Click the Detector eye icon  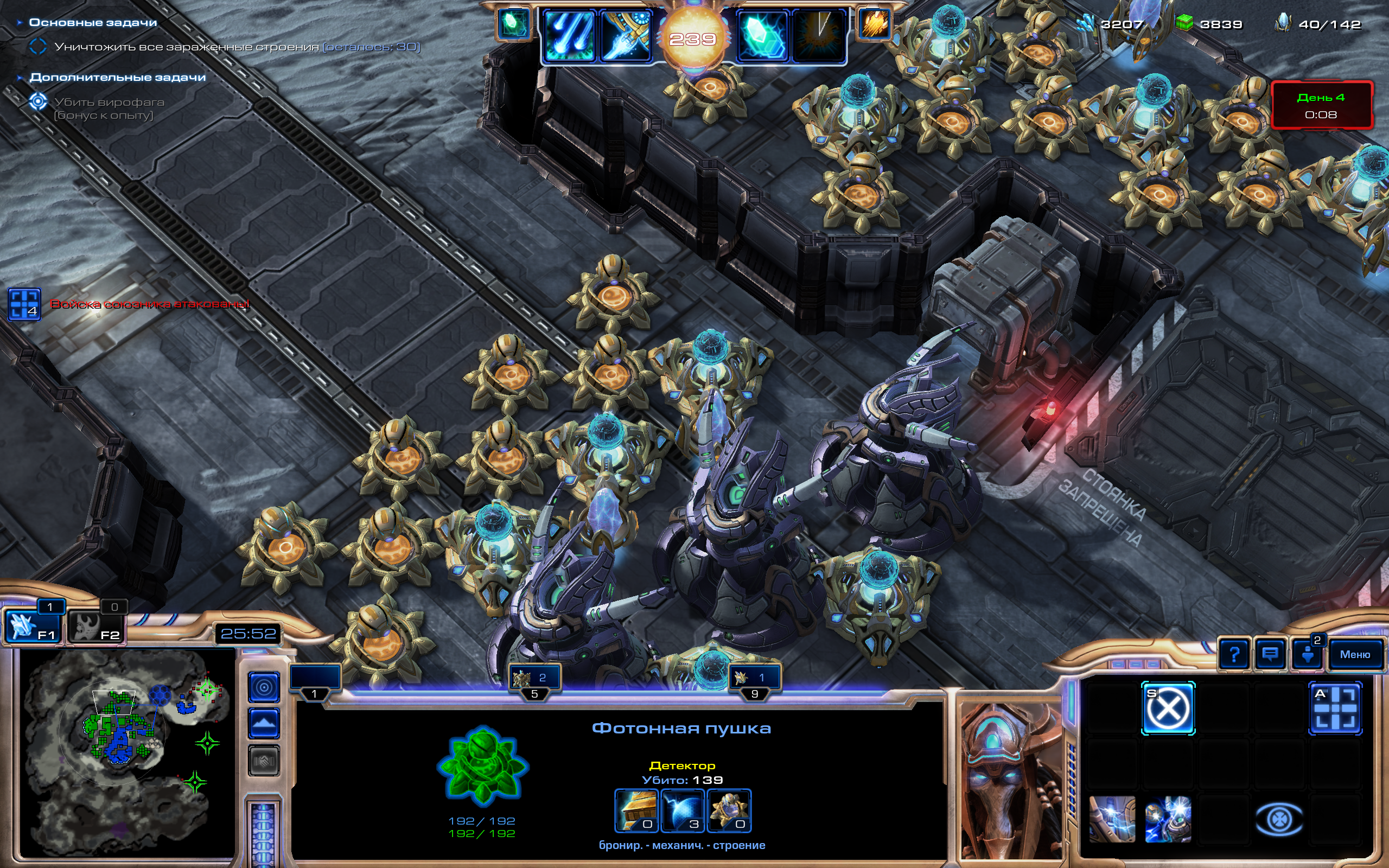click(1279, 820)
